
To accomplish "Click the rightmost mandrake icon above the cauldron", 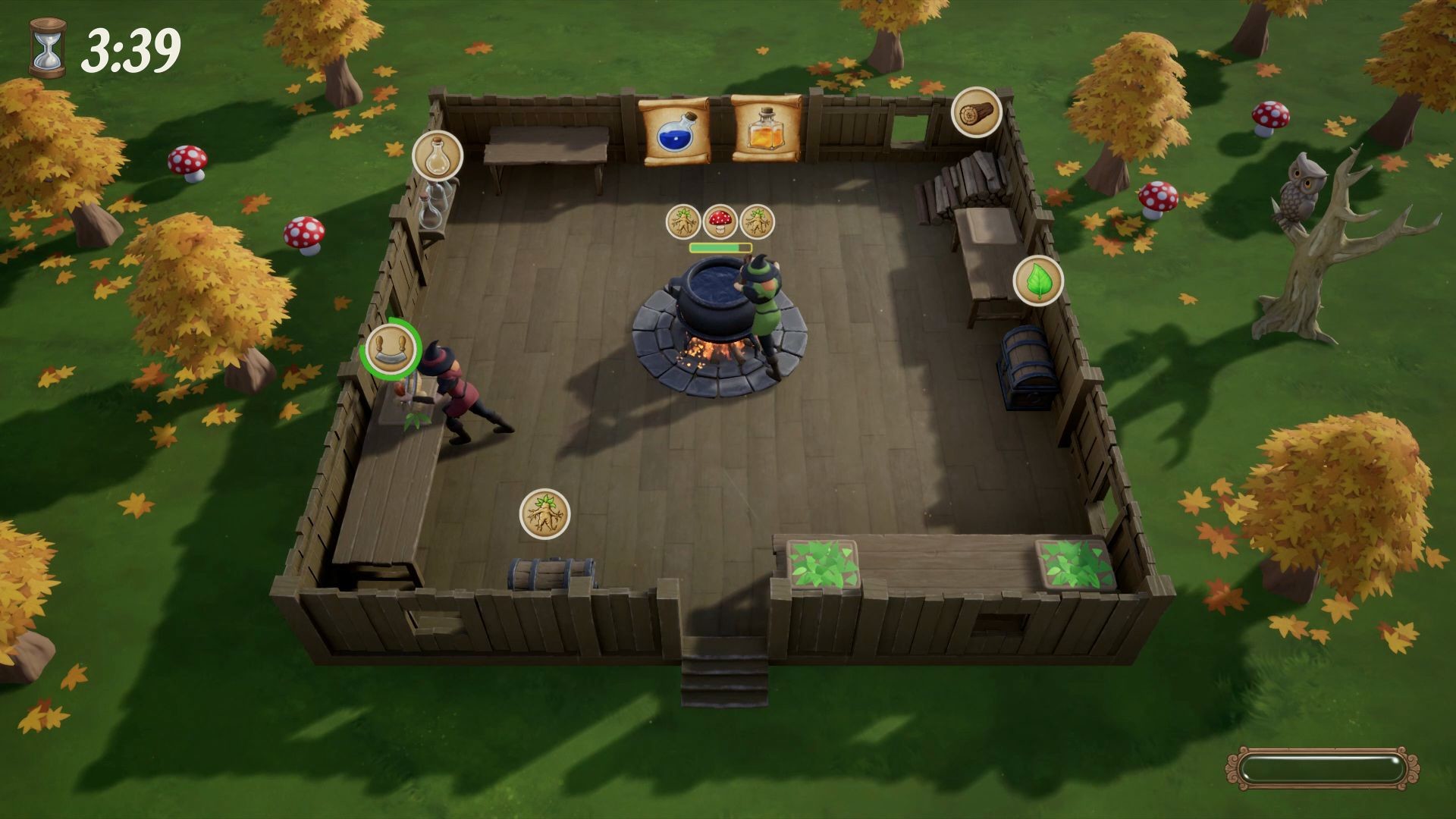I will pyautogui.click(x=758, y=221).
